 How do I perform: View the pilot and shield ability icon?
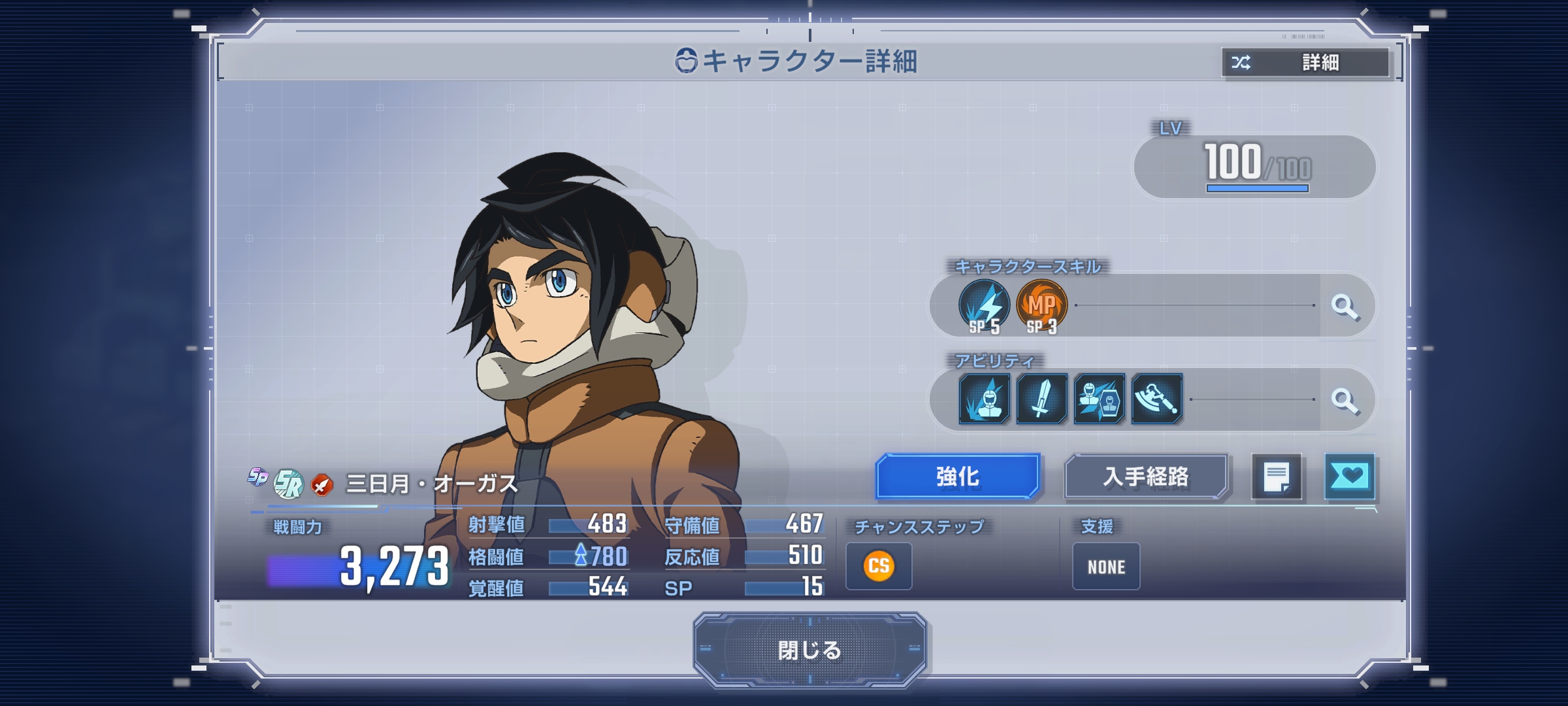click(x=1099, y=399)
